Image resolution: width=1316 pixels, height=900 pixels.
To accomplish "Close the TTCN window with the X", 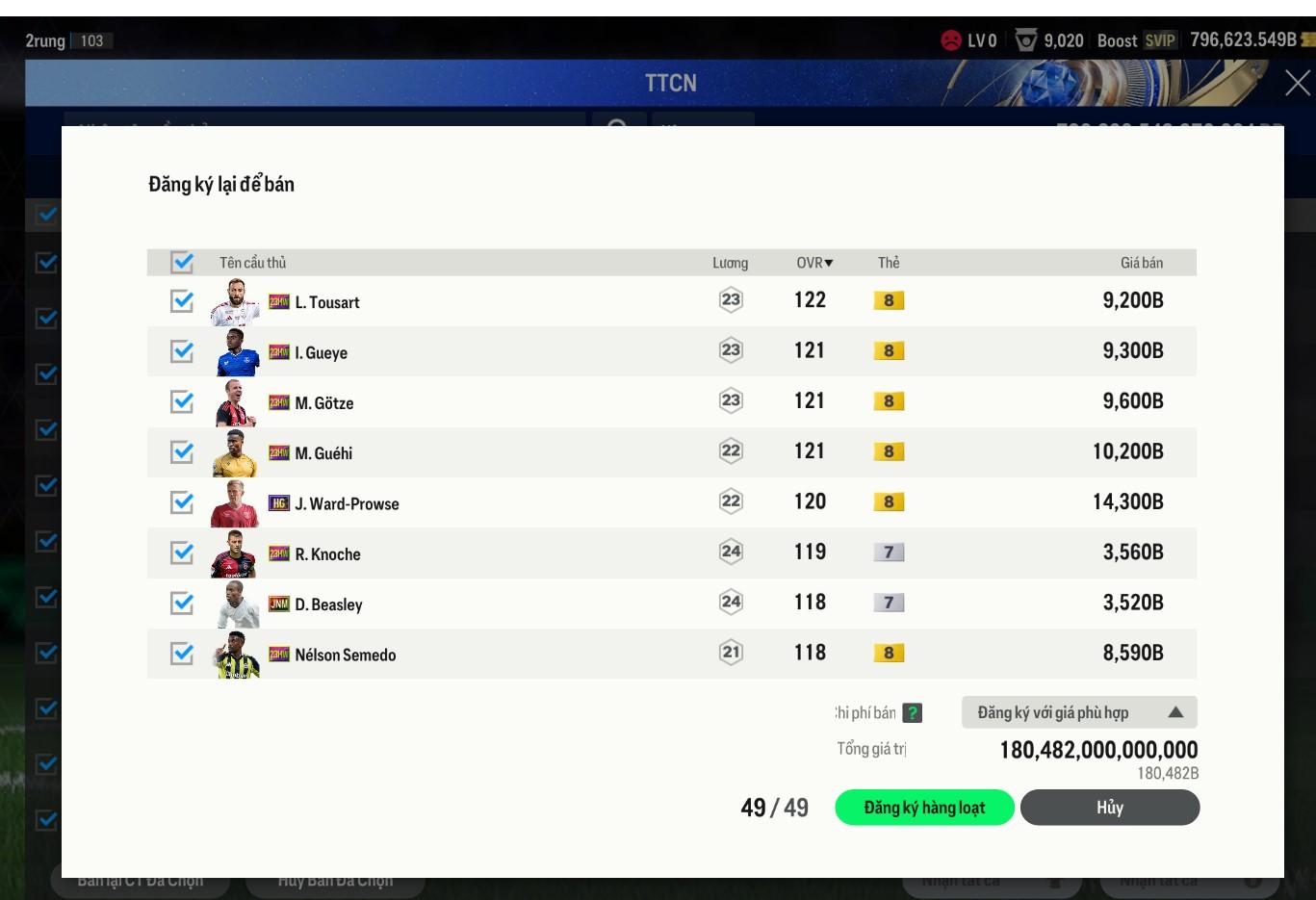I will [x=1297, y=84].
